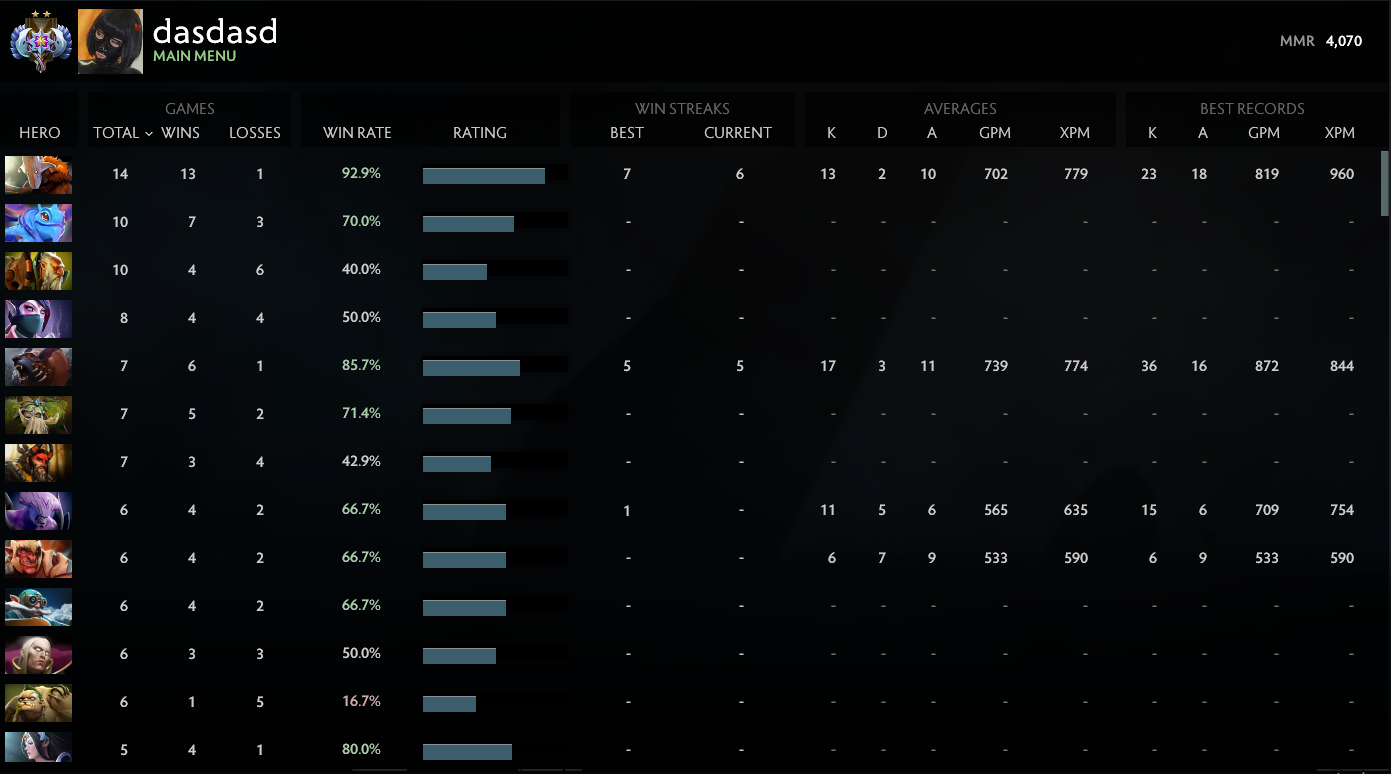Open the player avatar picture
Viewport: 1391px width, 774px height.
pos(110,40)
